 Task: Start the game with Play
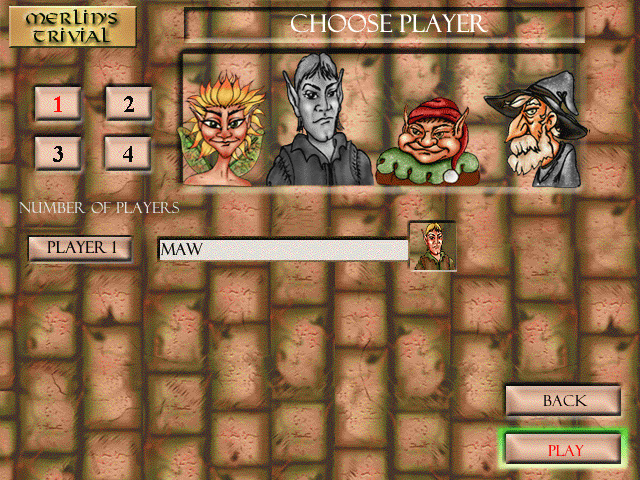[x=564, y=450]
